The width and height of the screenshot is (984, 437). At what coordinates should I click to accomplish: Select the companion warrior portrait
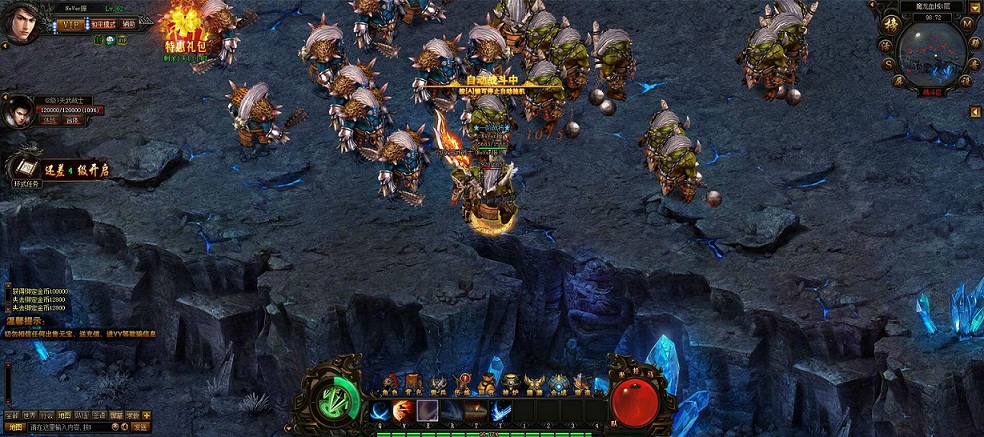(17, 112)
